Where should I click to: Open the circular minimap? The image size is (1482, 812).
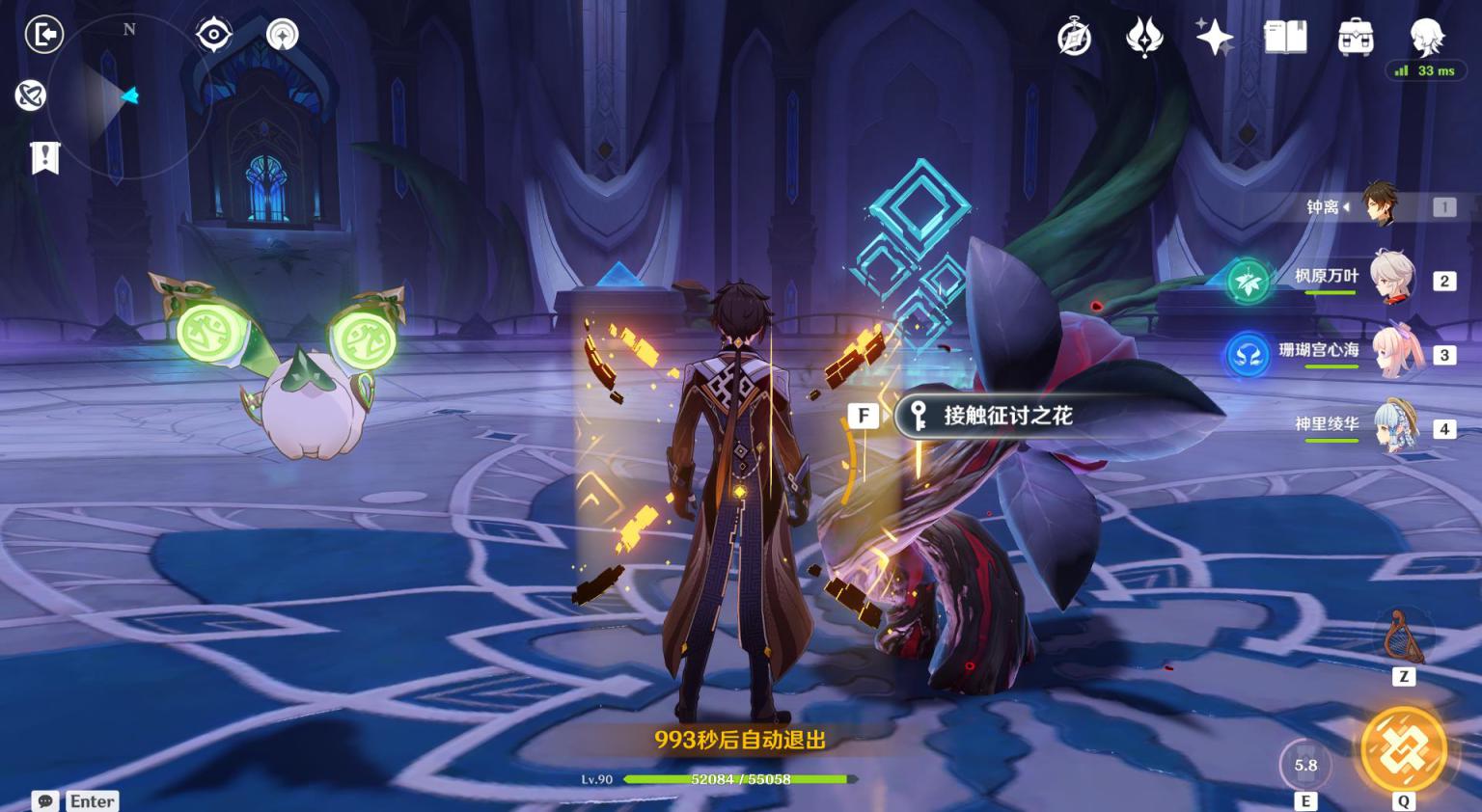[128, 96]
